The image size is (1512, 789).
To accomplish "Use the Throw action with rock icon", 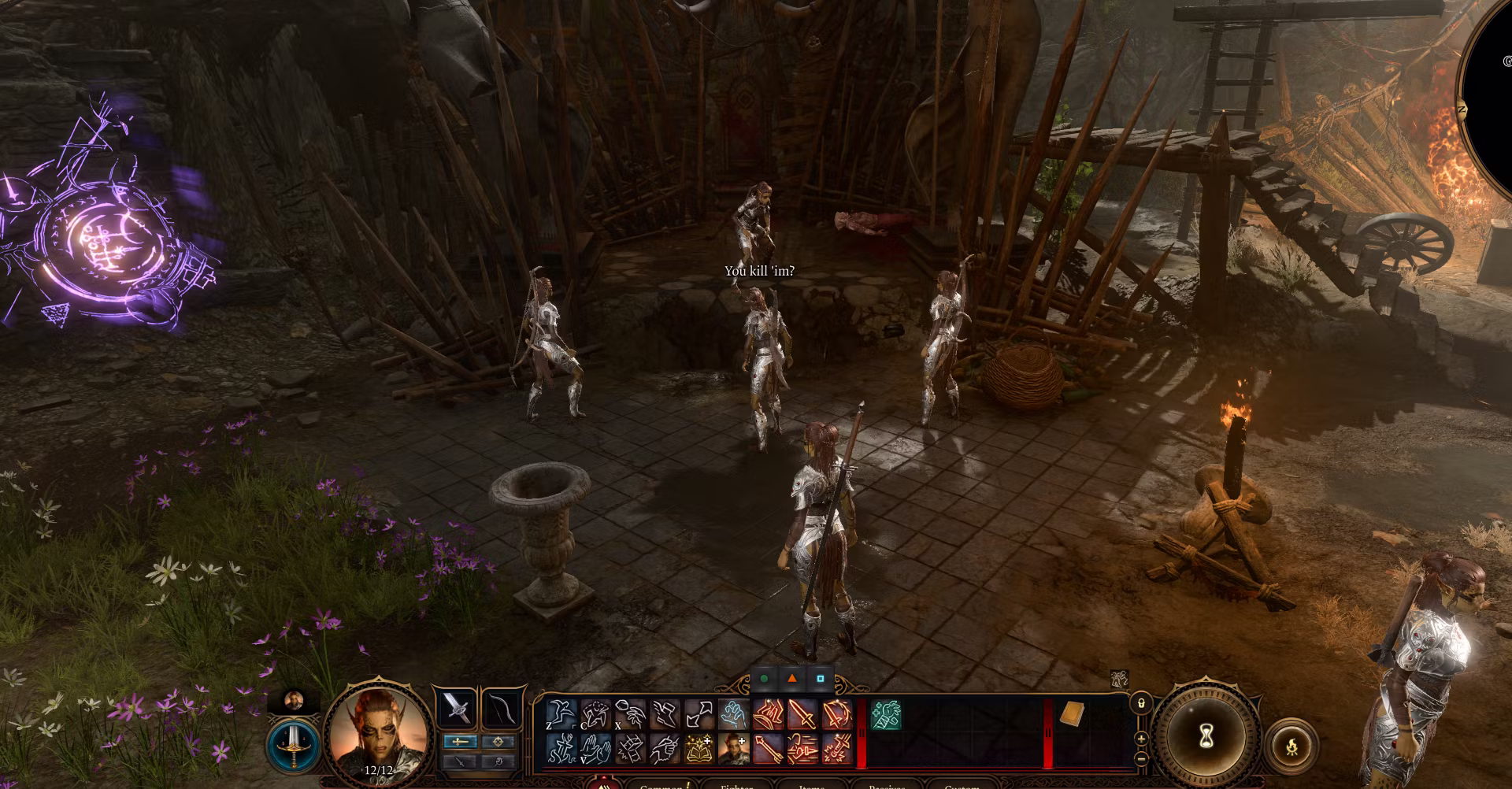I will coord(631,715).
